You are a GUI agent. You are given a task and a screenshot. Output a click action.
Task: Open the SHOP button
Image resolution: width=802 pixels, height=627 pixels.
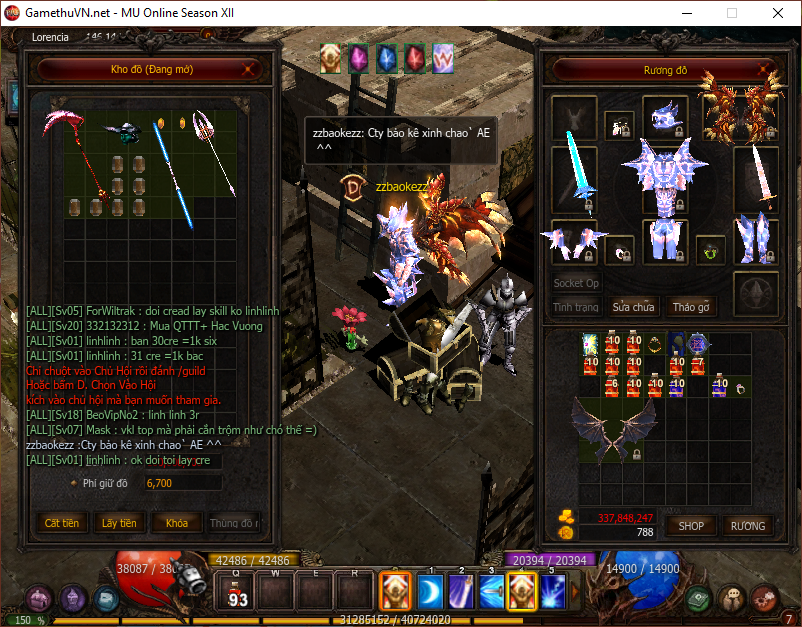(x=691, y=525)
